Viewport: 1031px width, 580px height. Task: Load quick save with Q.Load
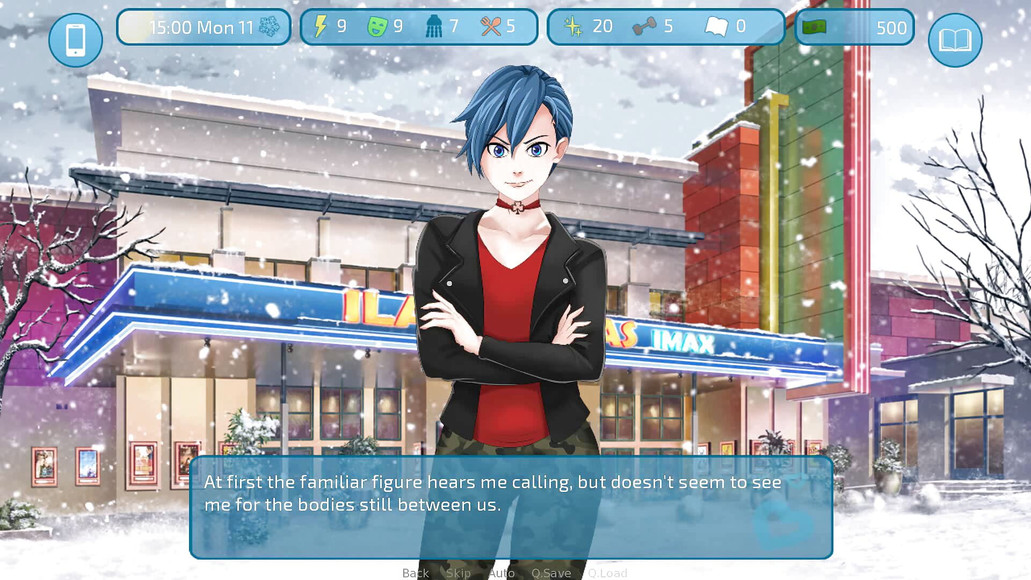pos(607,573)
